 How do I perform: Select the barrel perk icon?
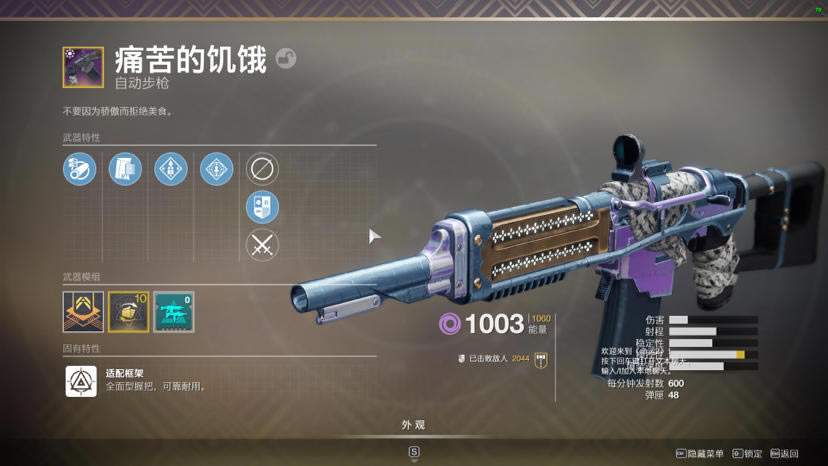pos(80,169)
